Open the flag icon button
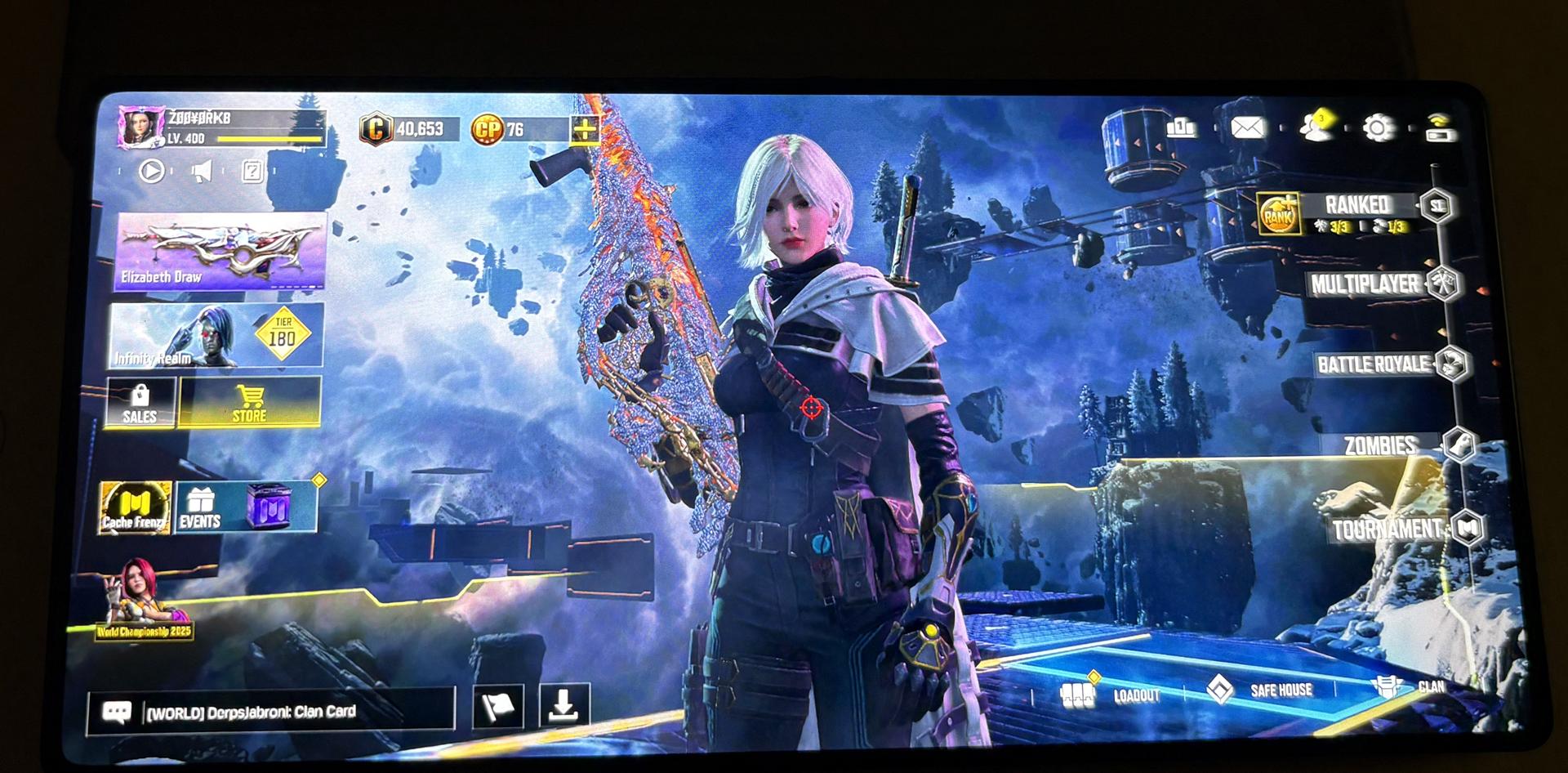This screenshot has width=1568, height=773. click(498, 706)
